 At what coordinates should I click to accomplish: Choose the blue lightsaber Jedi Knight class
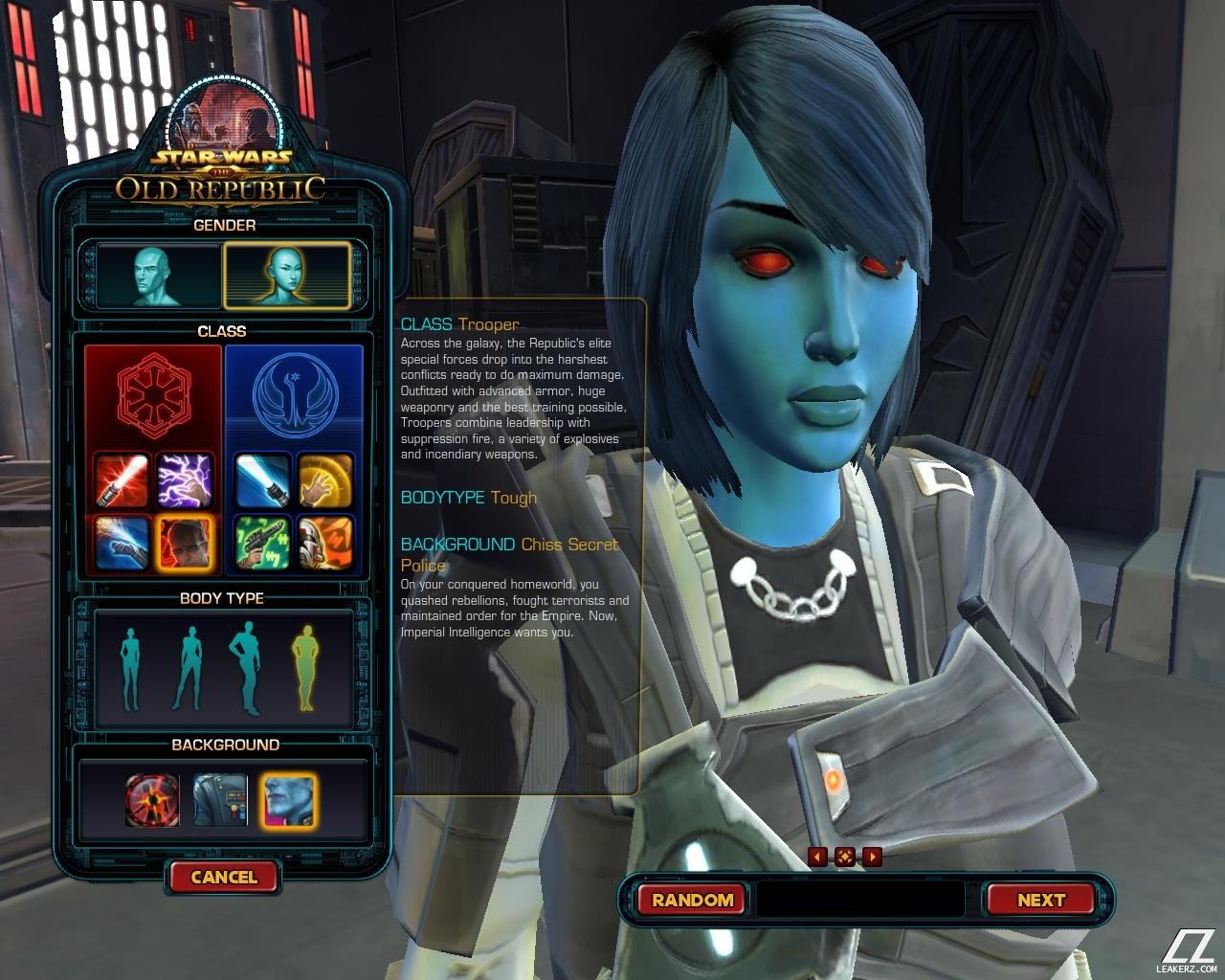point(263,480)
